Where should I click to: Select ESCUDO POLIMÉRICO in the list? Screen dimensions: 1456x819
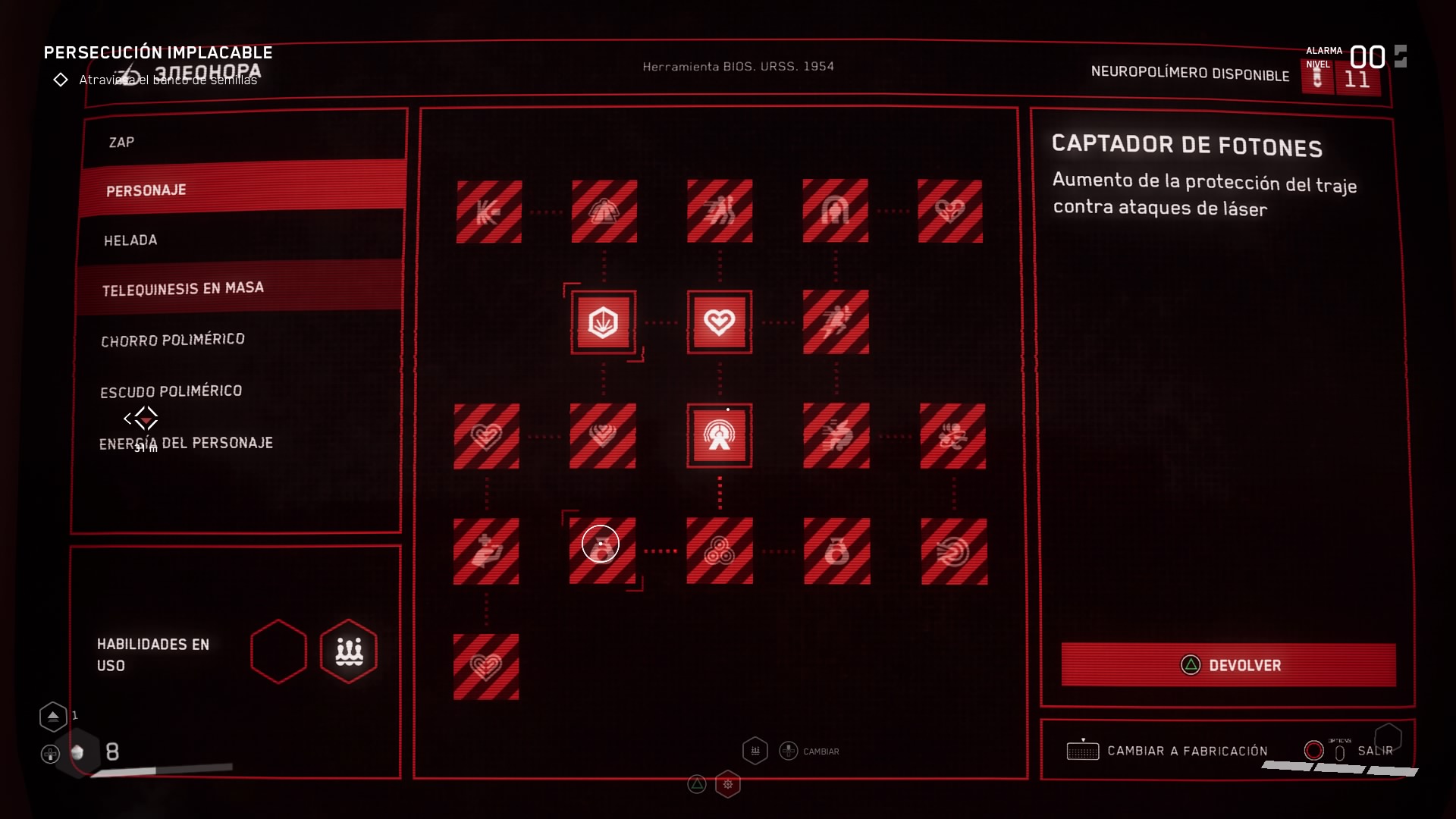coord(171,391)
